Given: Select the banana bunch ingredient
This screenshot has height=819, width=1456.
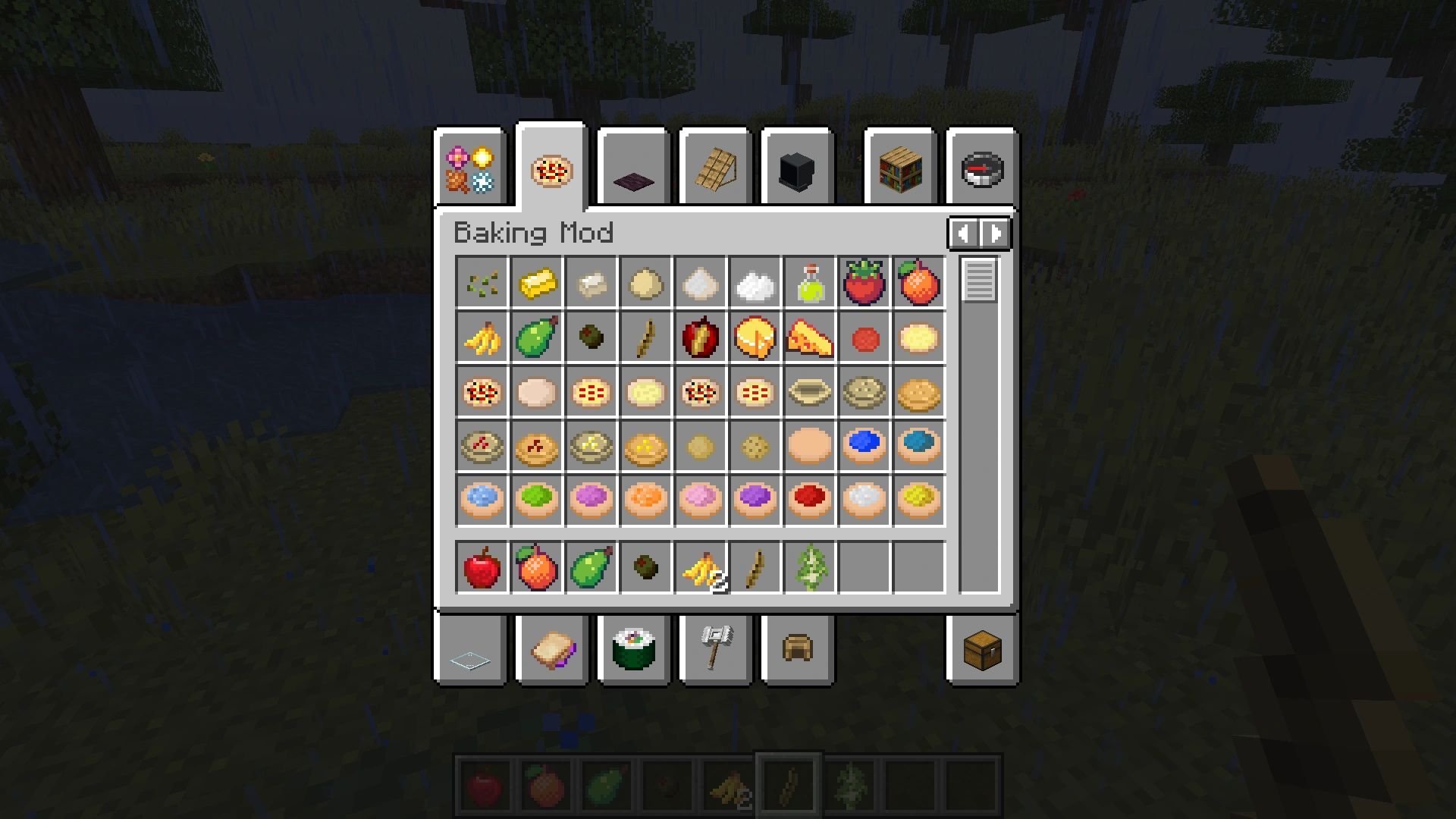Looking at the screenshot, I should click(482, 338).
